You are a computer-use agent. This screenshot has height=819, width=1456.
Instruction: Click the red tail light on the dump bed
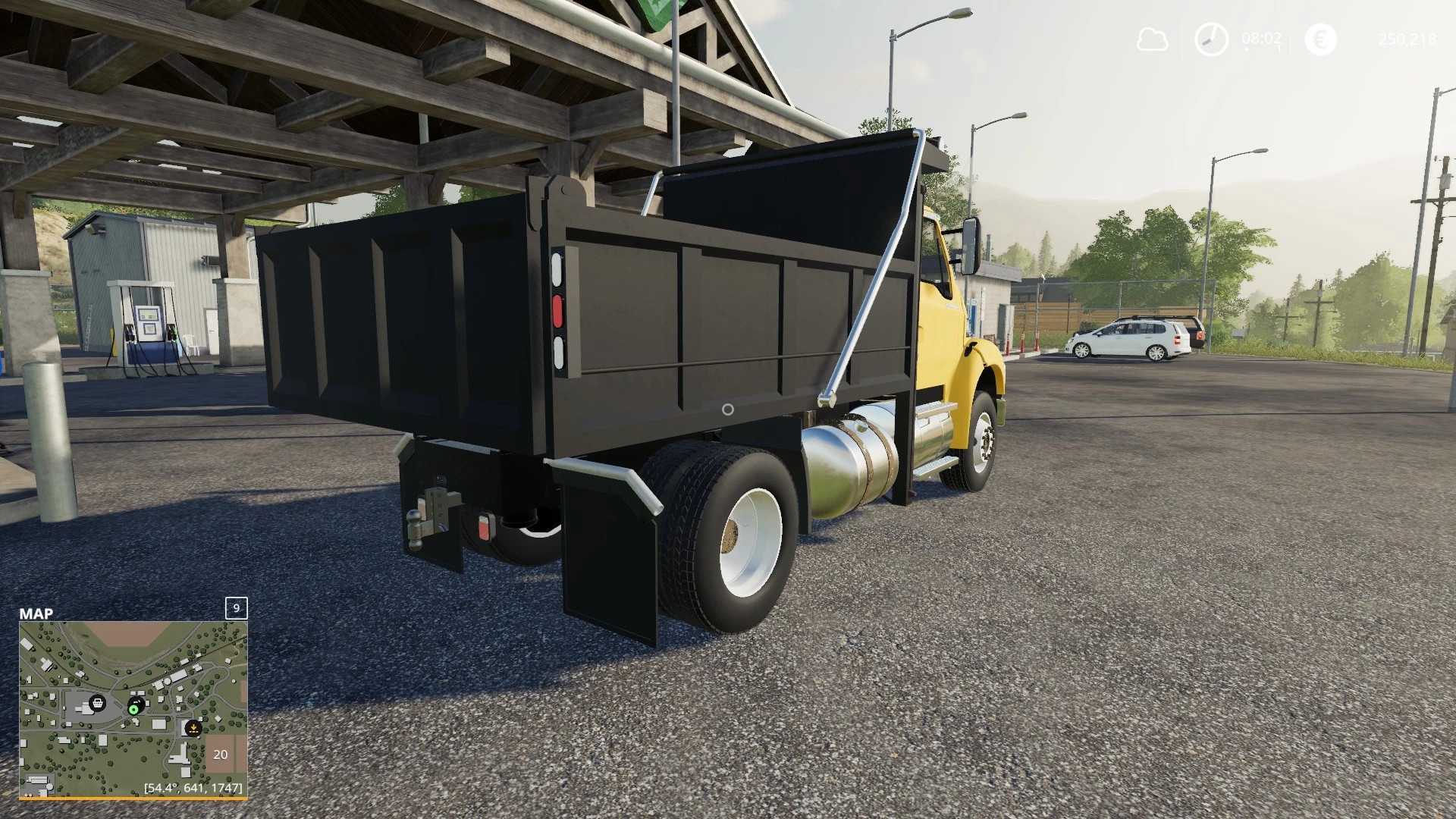559,310
